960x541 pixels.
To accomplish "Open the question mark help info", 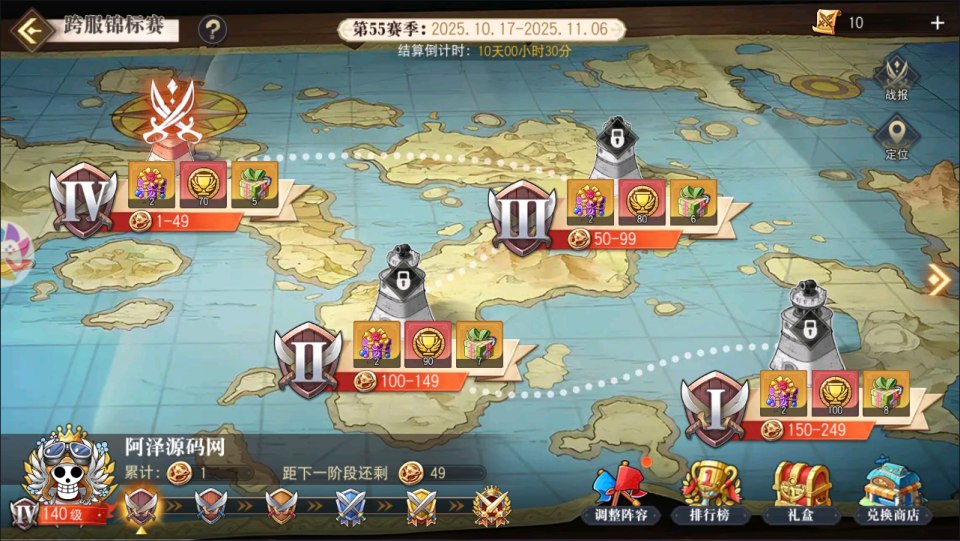I will (x=211, y=30).
